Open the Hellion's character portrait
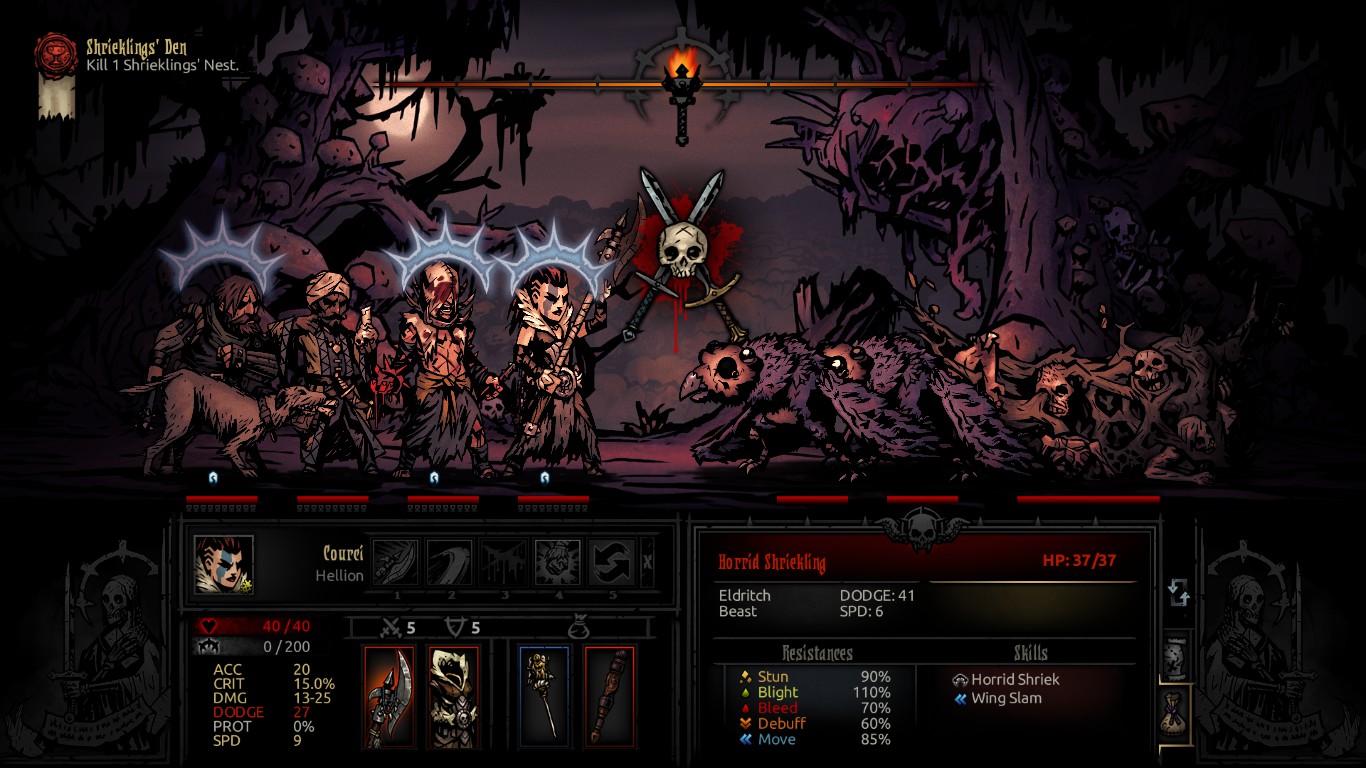This screenshot has height=768, width=1366. [x=224, y=564]
